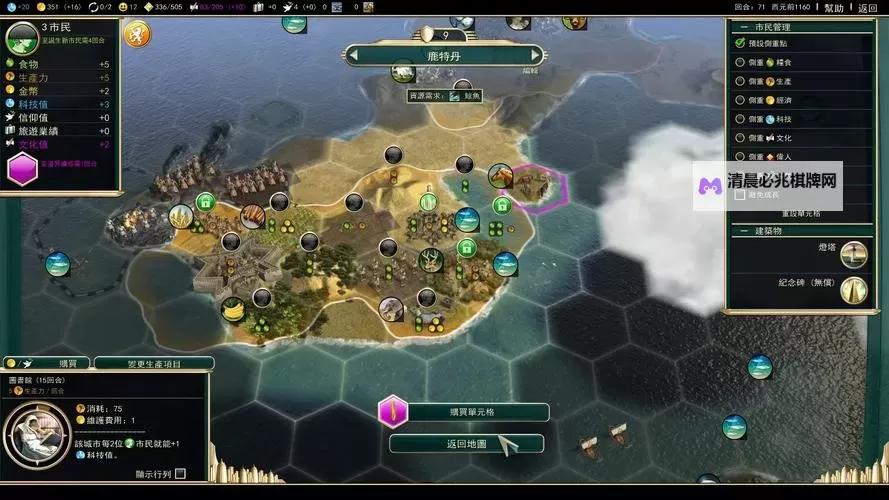
Task: Set citizen focus to 生產 production
Action: coord(740,81)
